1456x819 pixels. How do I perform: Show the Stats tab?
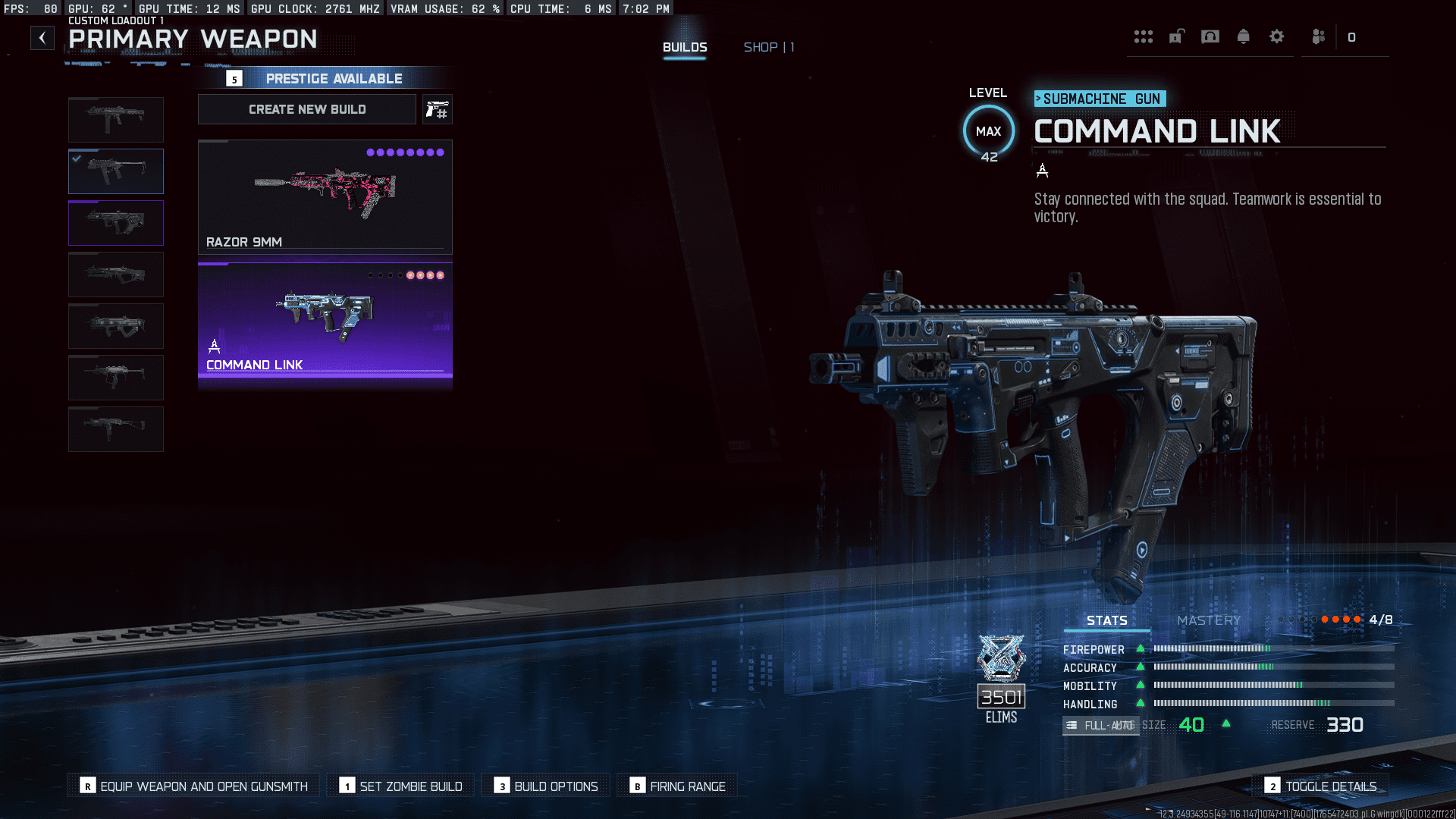(x=1106, y=620)
